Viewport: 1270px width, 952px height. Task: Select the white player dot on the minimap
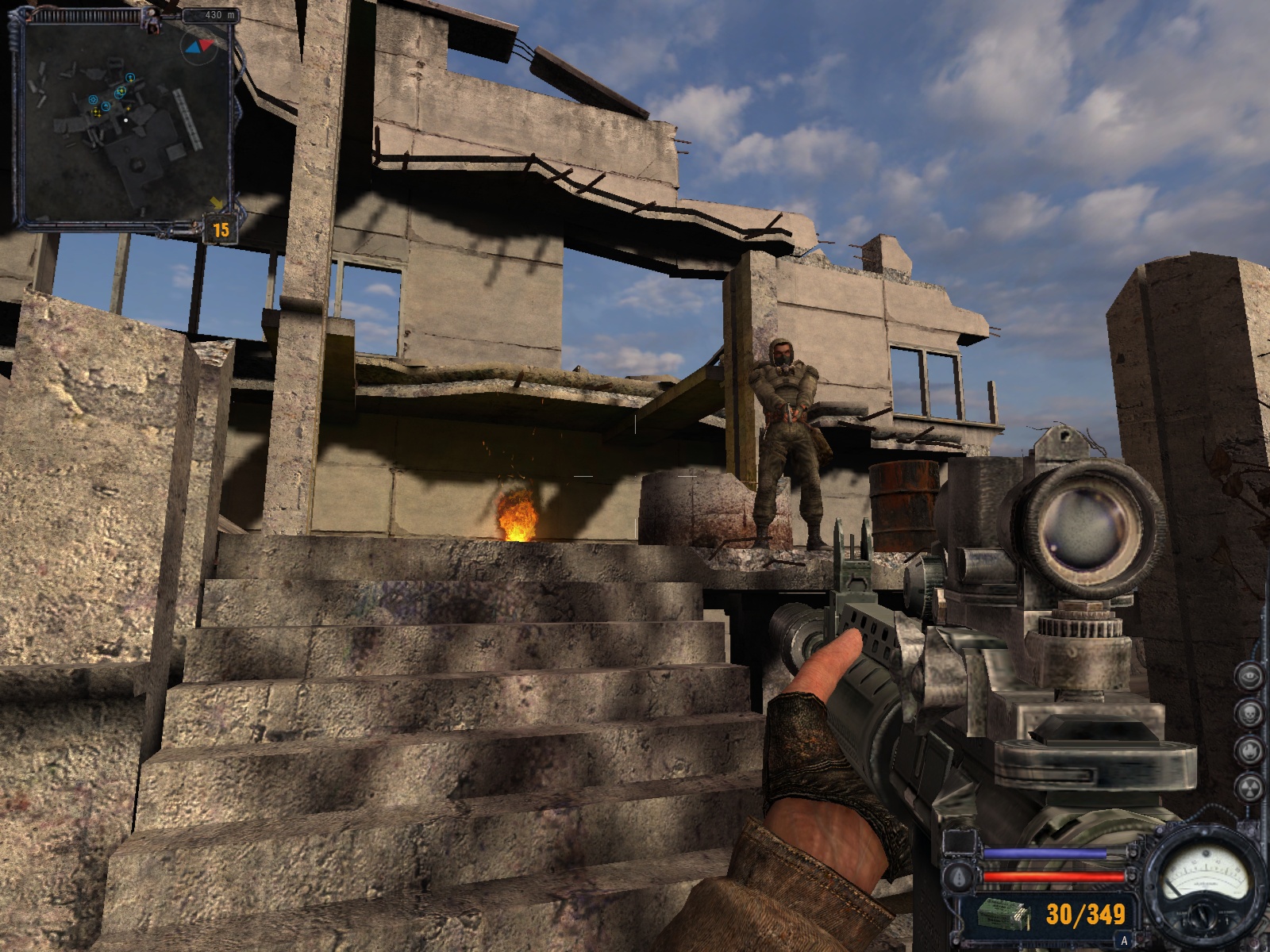(125, 121)
